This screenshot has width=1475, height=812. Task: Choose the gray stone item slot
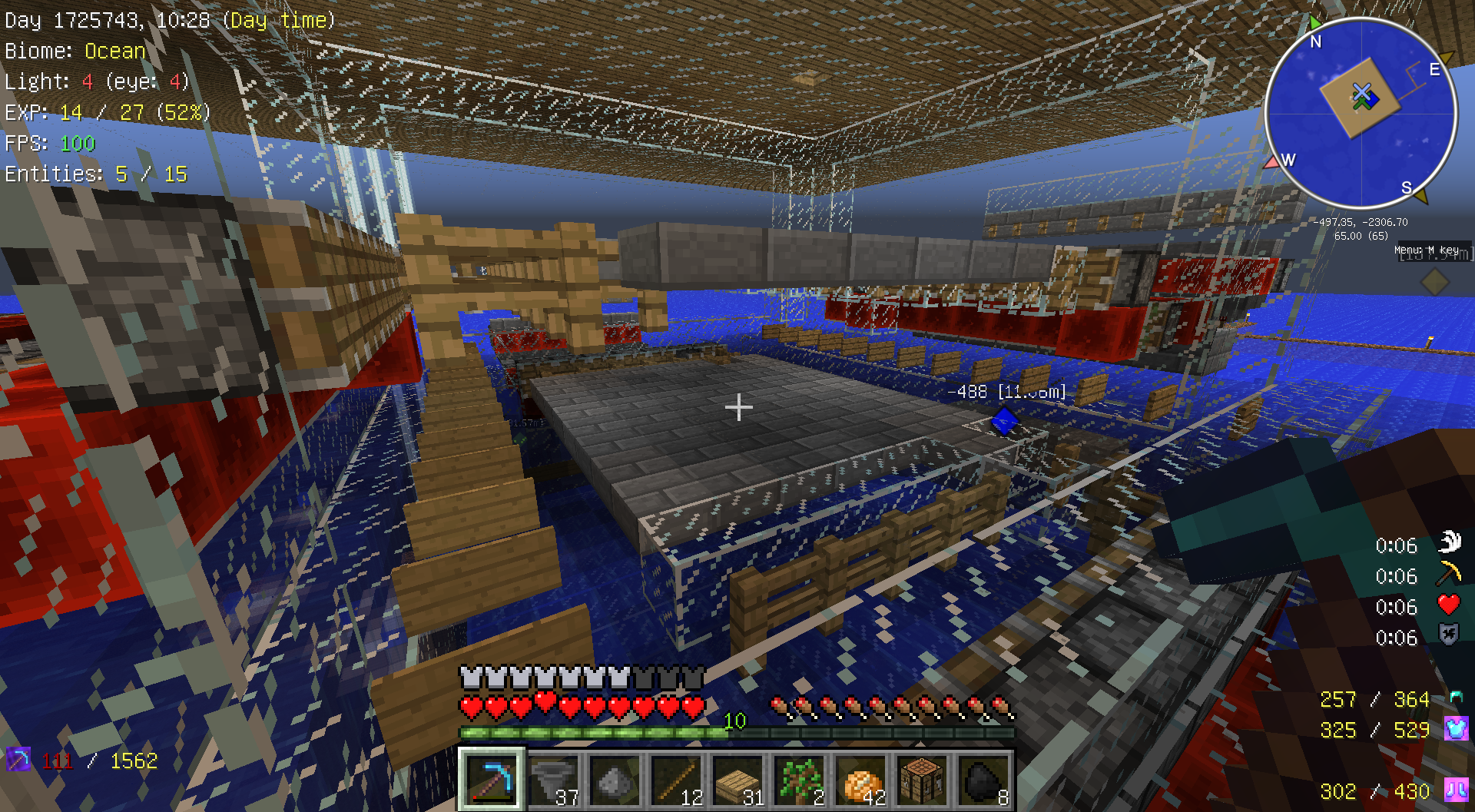pyautogui.click(x=615, y=780)
